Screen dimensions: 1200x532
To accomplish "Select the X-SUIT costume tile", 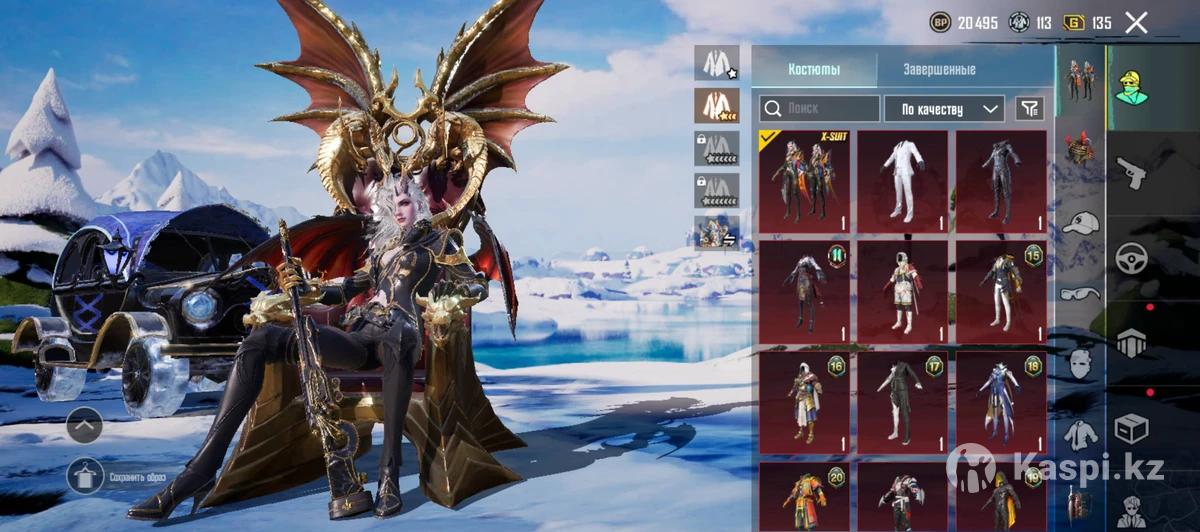I will (x=803, y=181).
